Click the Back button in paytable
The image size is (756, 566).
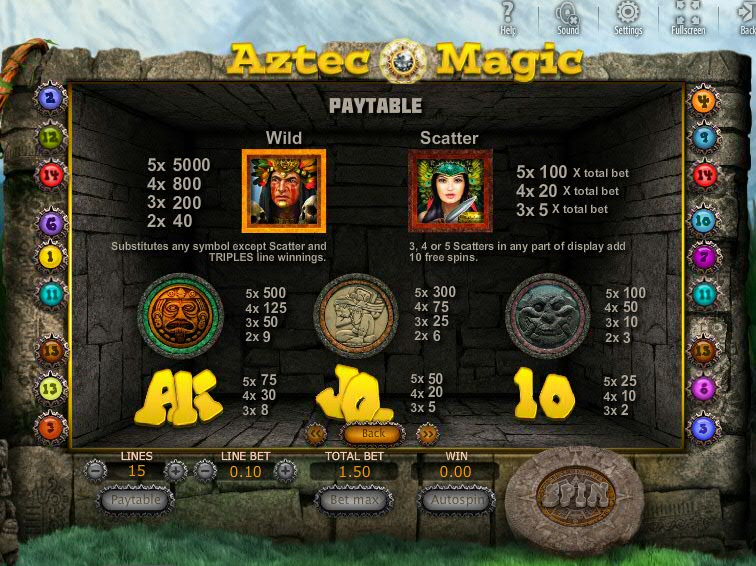pos(372,434)
